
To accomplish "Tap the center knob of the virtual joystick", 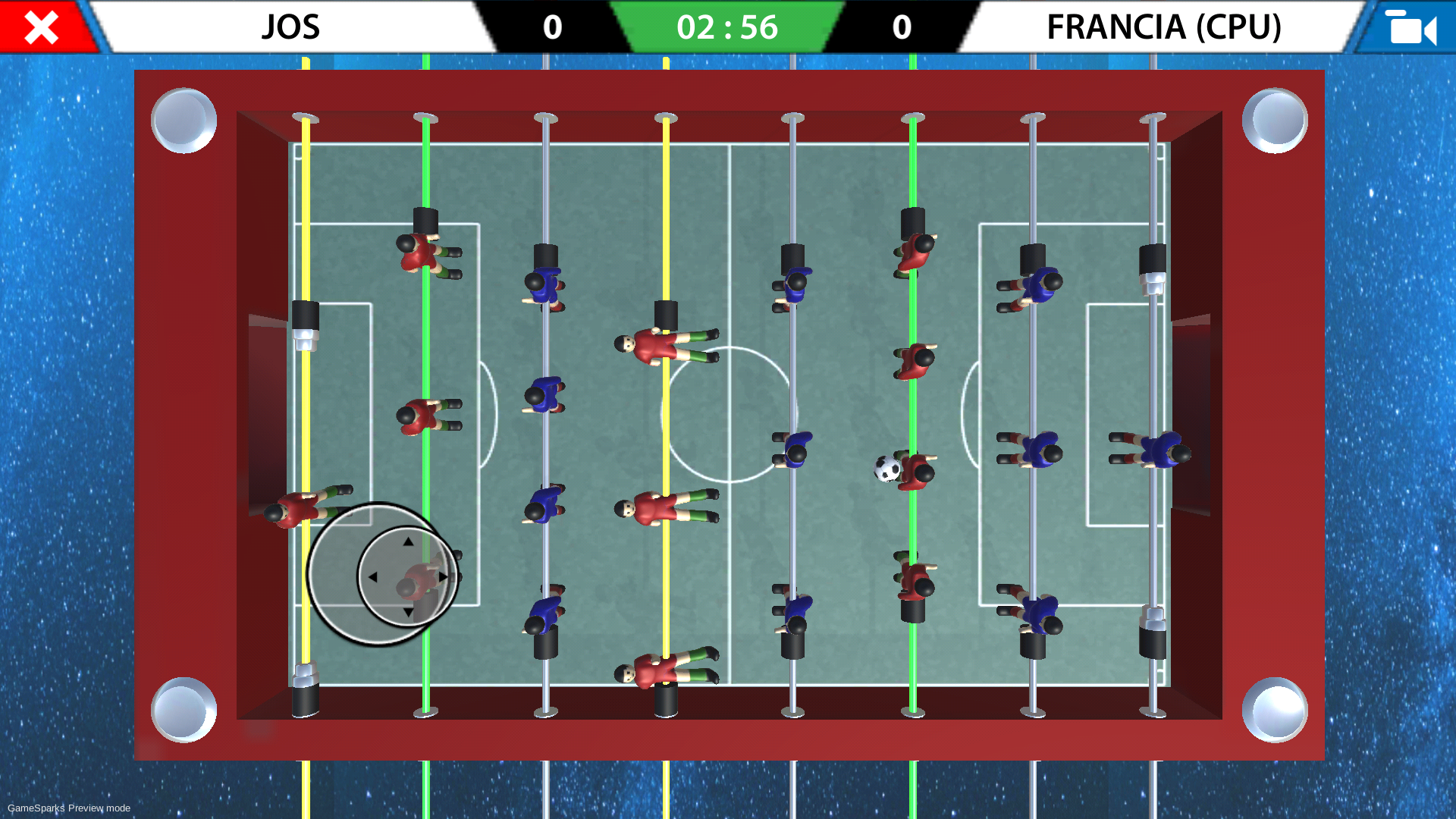I will click(406, 576).
